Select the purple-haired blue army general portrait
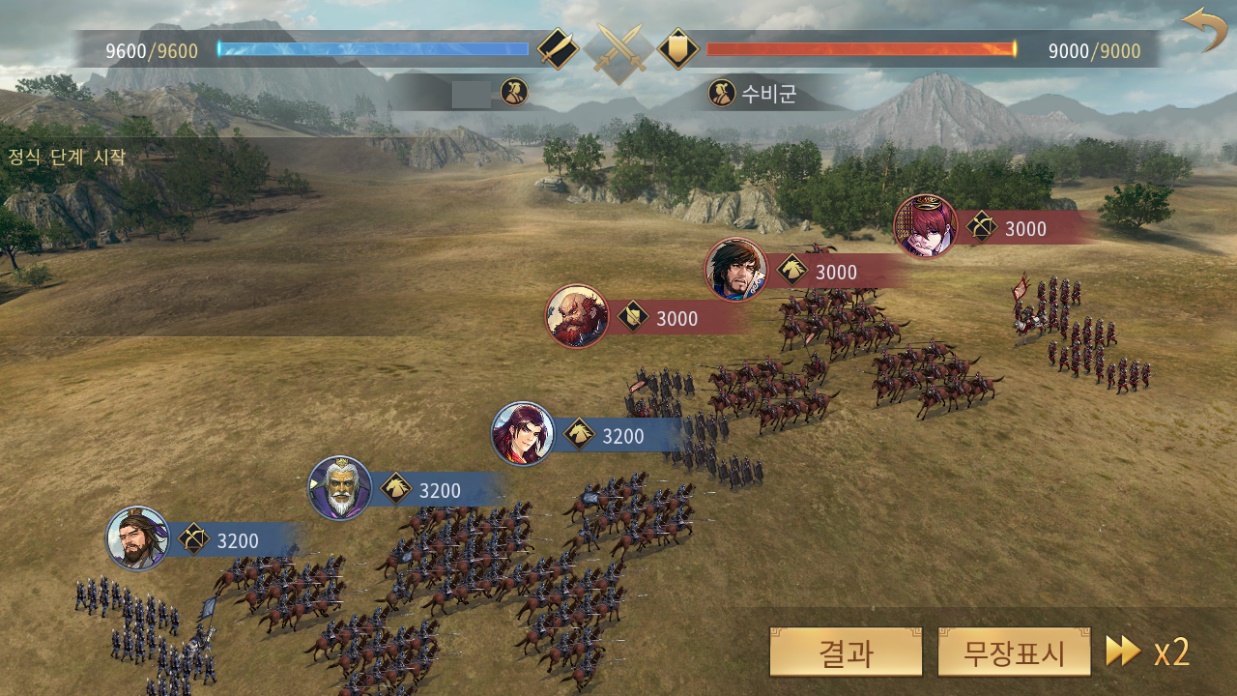 tap(523, 434)
